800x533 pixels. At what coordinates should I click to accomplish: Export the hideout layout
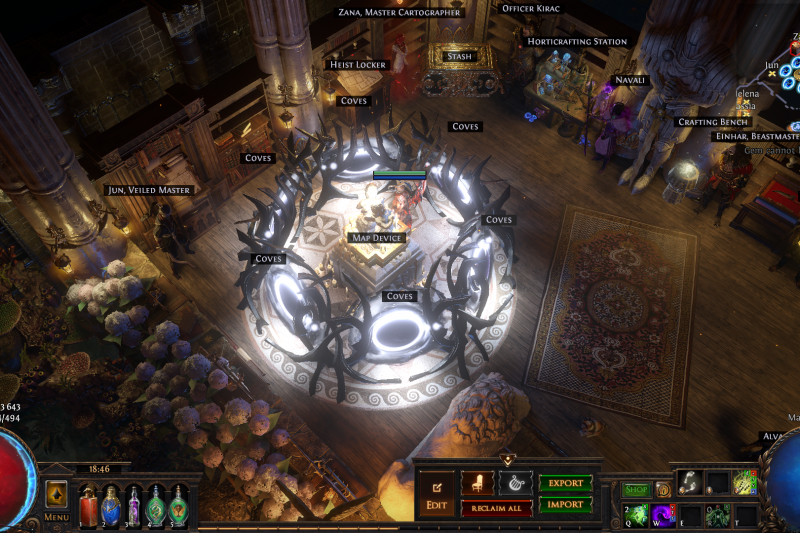click(565, 483)
